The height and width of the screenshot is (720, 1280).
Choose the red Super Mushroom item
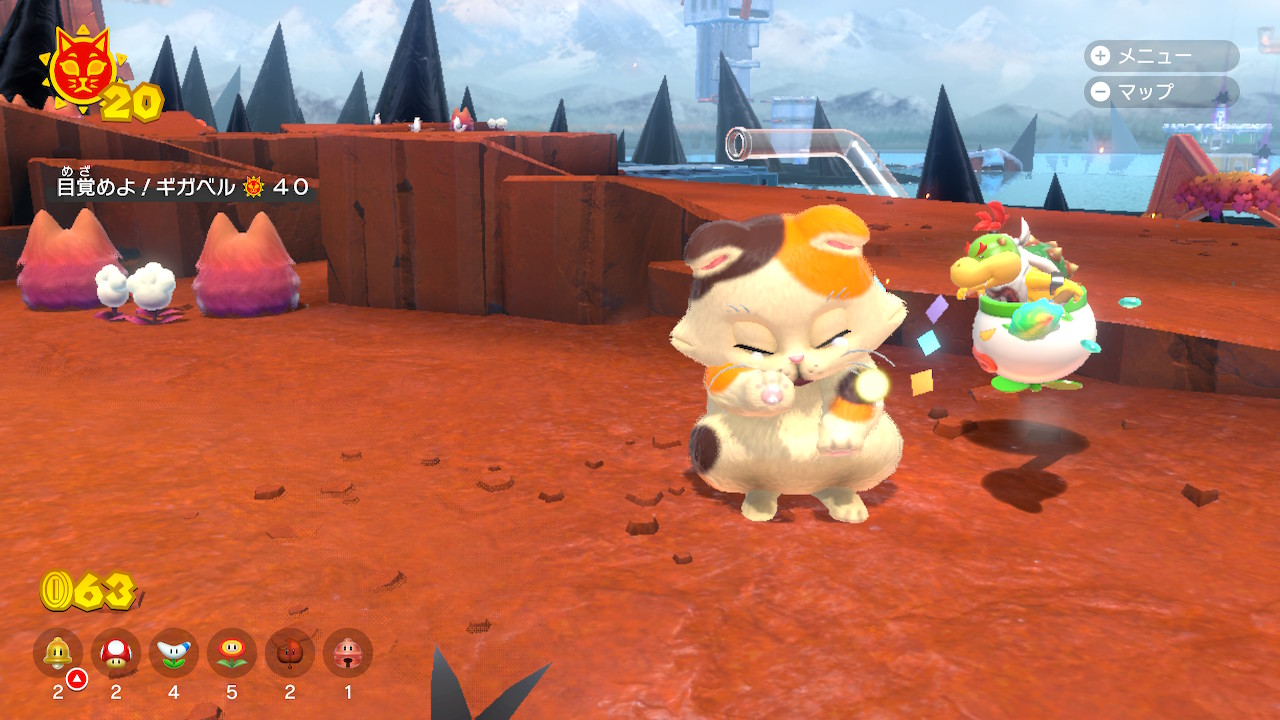(x=116, y=654)
